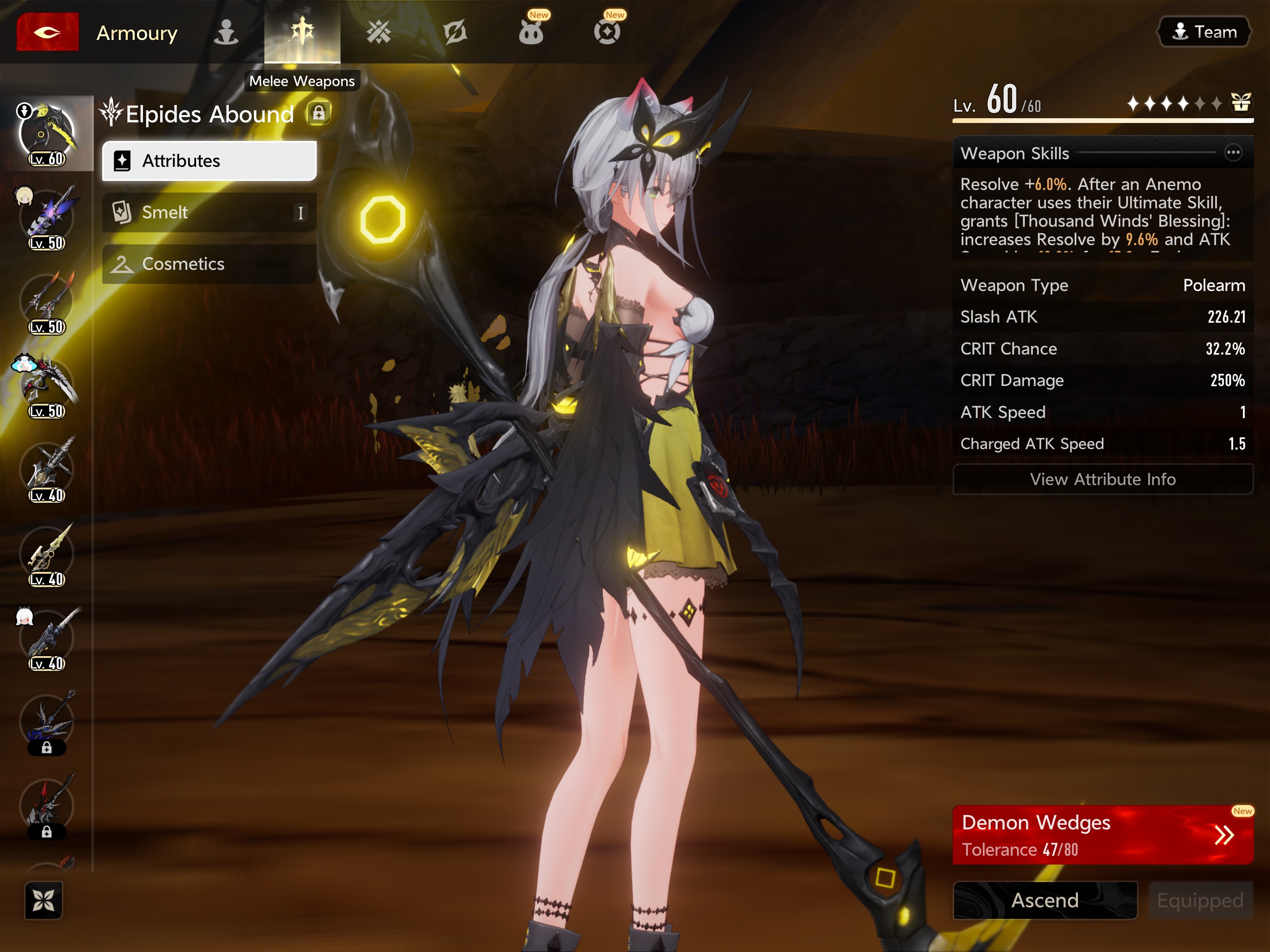View Attribute Info
The width and height of the screenshot is (1270, 952).
(1102, 479)
